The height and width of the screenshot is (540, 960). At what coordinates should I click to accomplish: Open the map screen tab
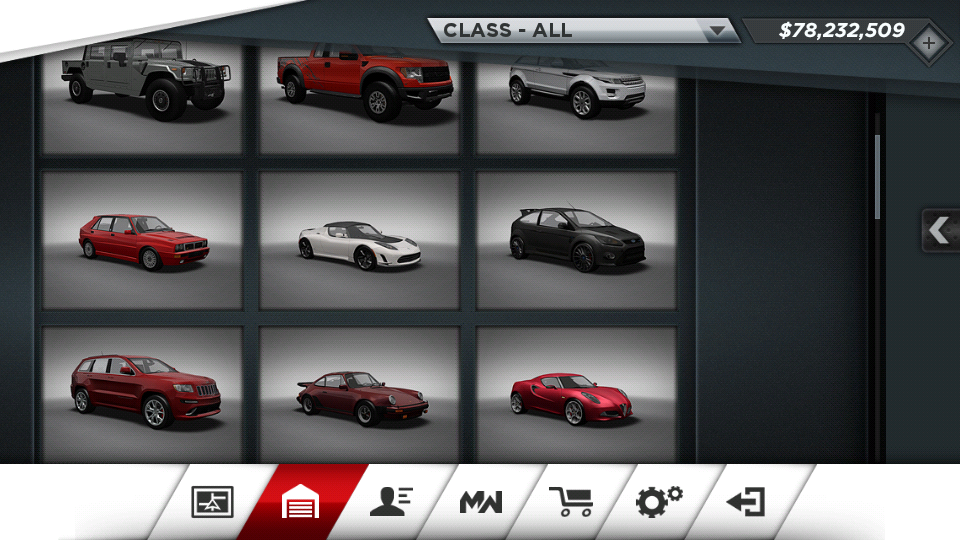pyautogui.click(x=212, y=502)
